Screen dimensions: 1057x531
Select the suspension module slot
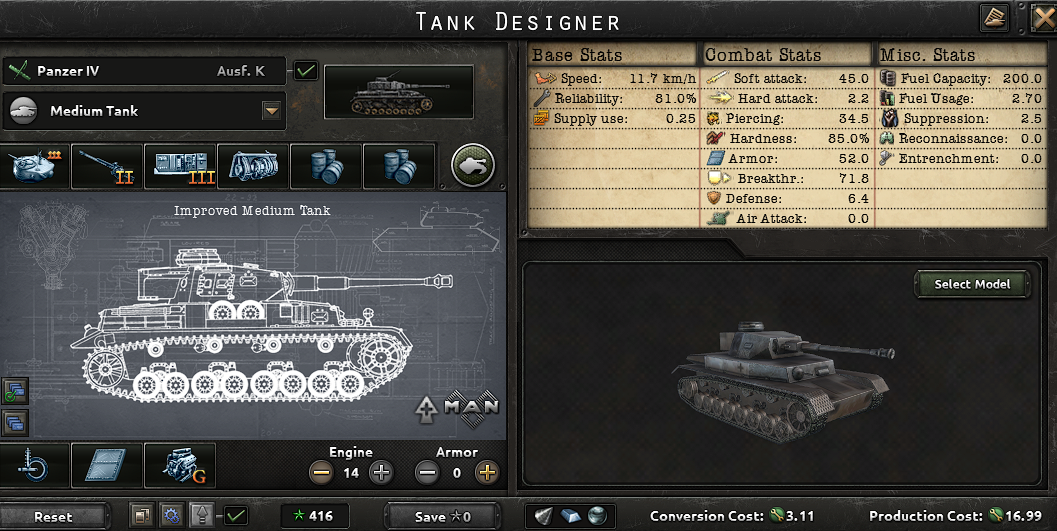[34, 465]
